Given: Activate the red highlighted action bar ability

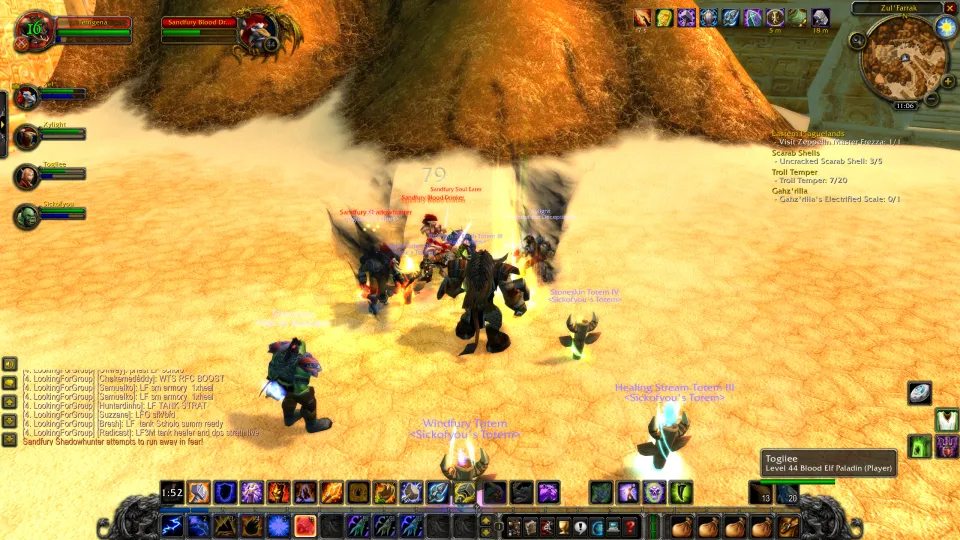Looking at the screenshot, I should (304, 525).
